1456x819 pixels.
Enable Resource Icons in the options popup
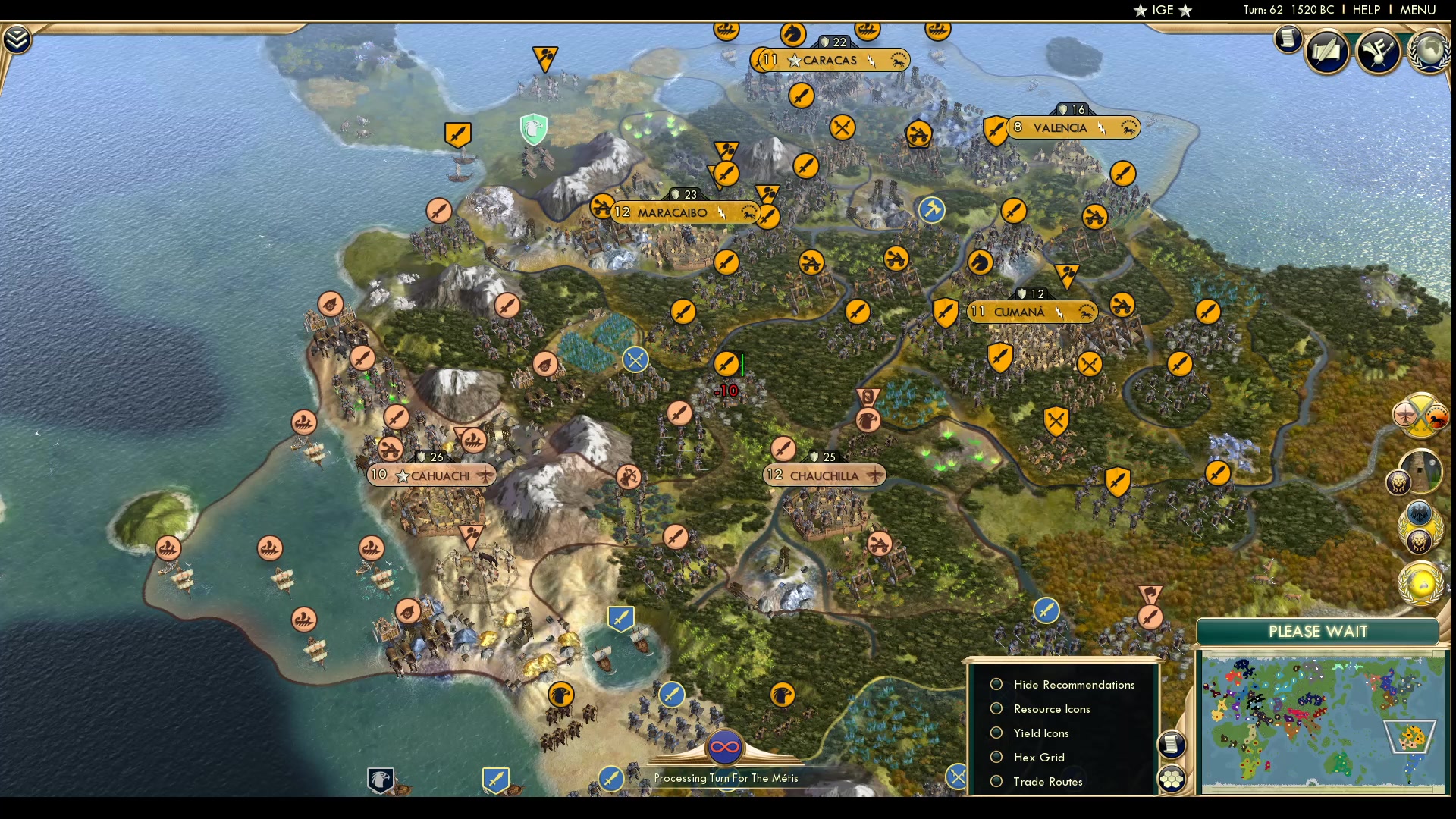tap(996, 708)
